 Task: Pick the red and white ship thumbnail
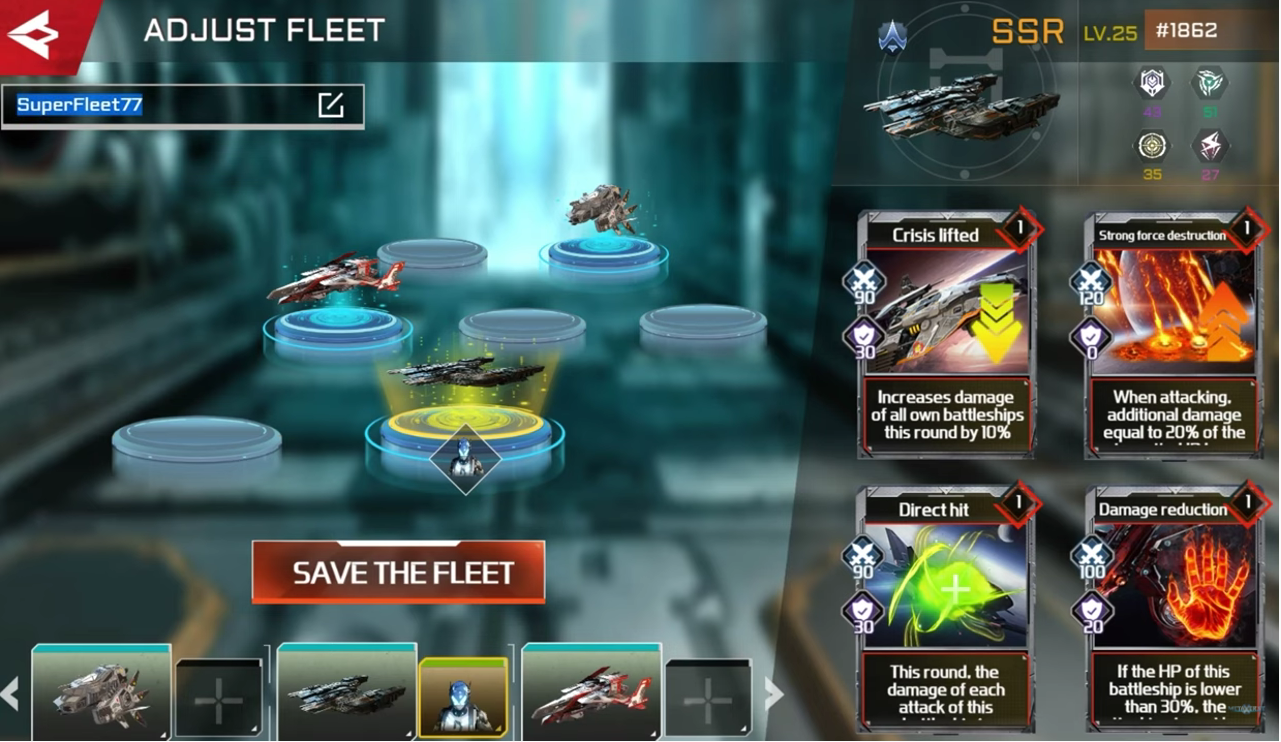coord(591,694)
